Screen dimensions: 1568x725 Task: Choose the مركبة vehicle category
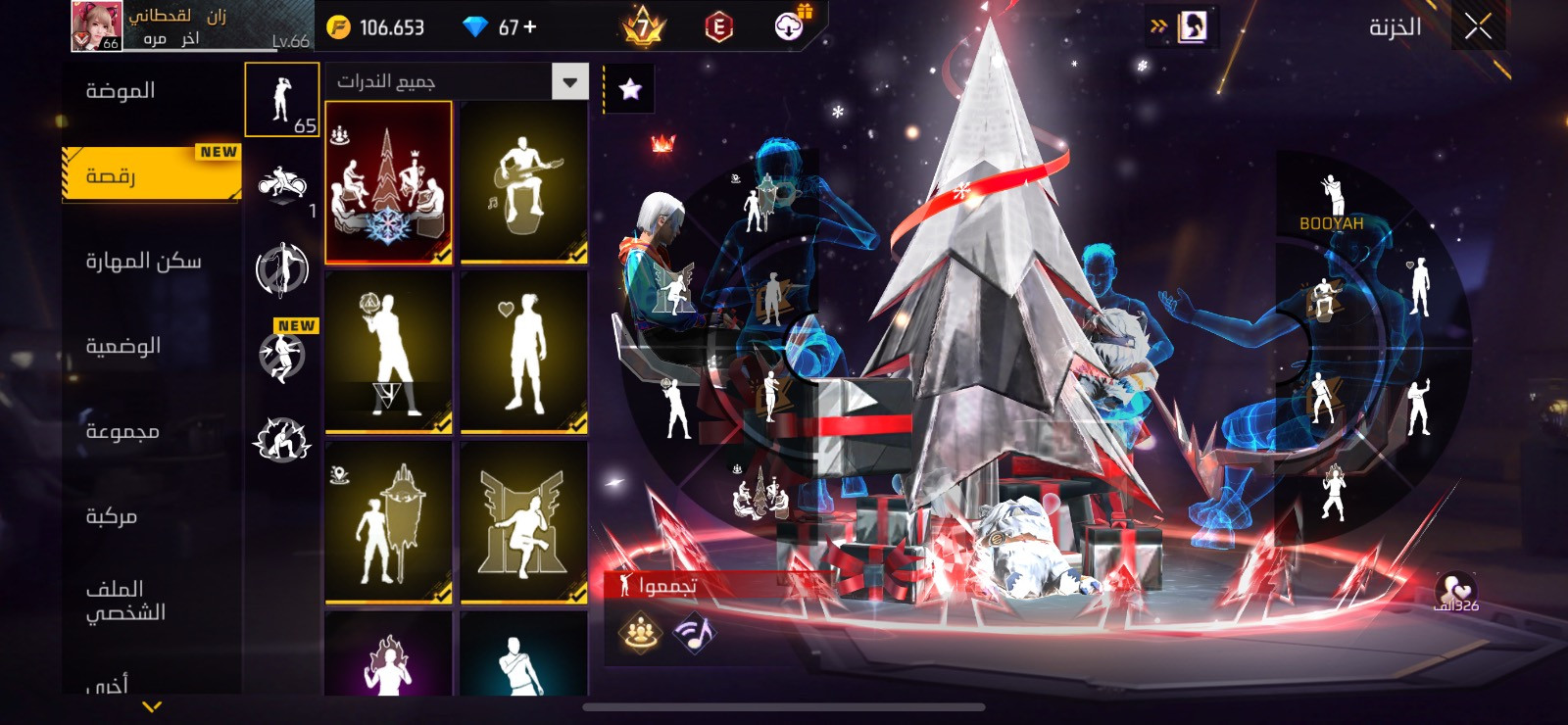pos(112,516)
